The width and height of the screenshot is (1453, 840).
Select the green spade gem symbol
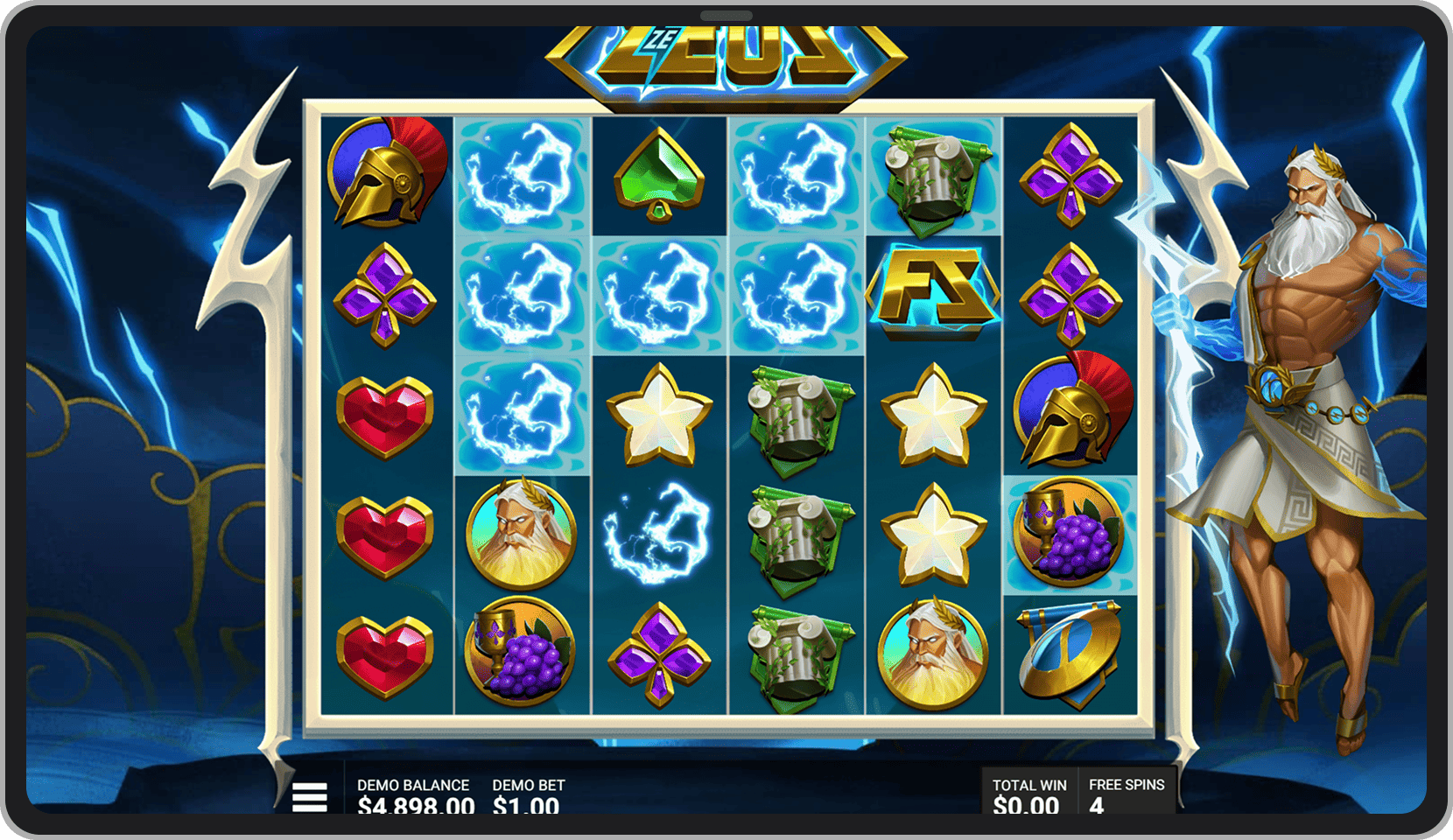click(657, 173)
